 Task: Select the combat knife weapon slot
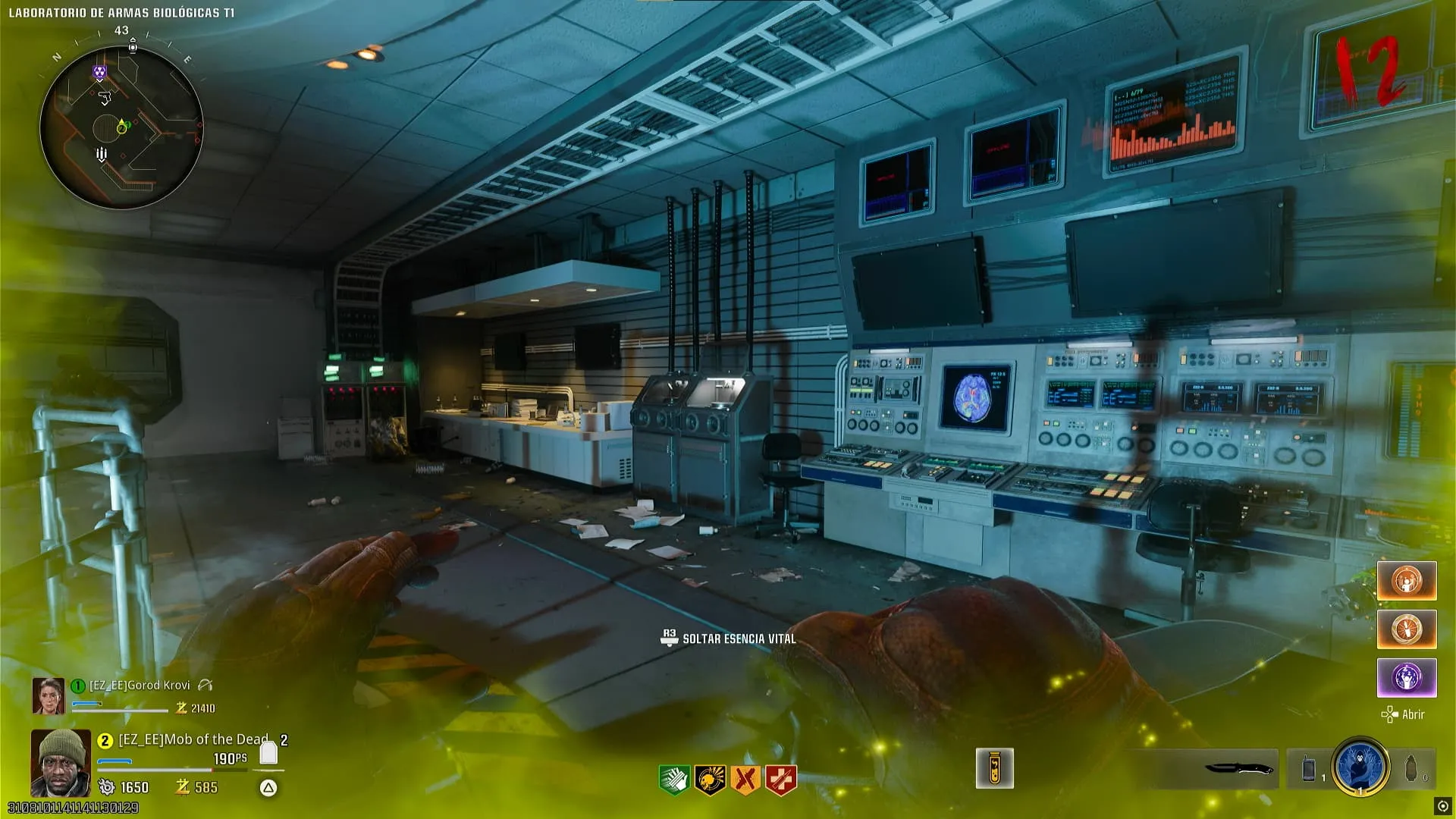(x=1238, y=768)
